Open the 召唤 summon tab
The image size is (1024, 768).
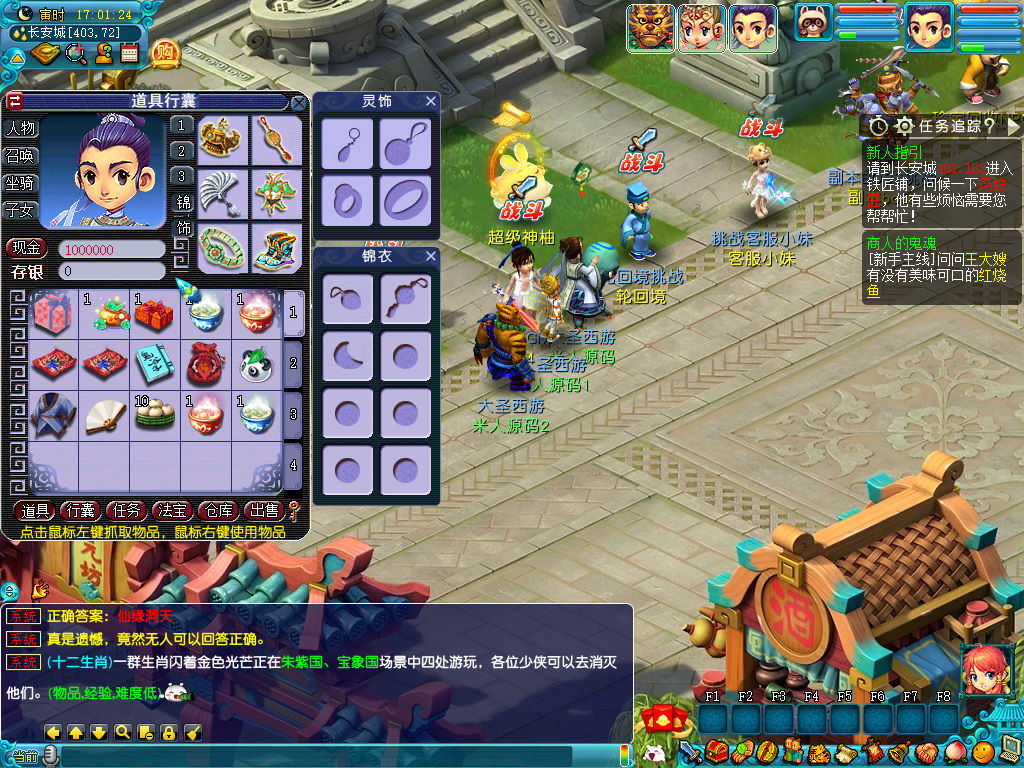coord(21,156)
